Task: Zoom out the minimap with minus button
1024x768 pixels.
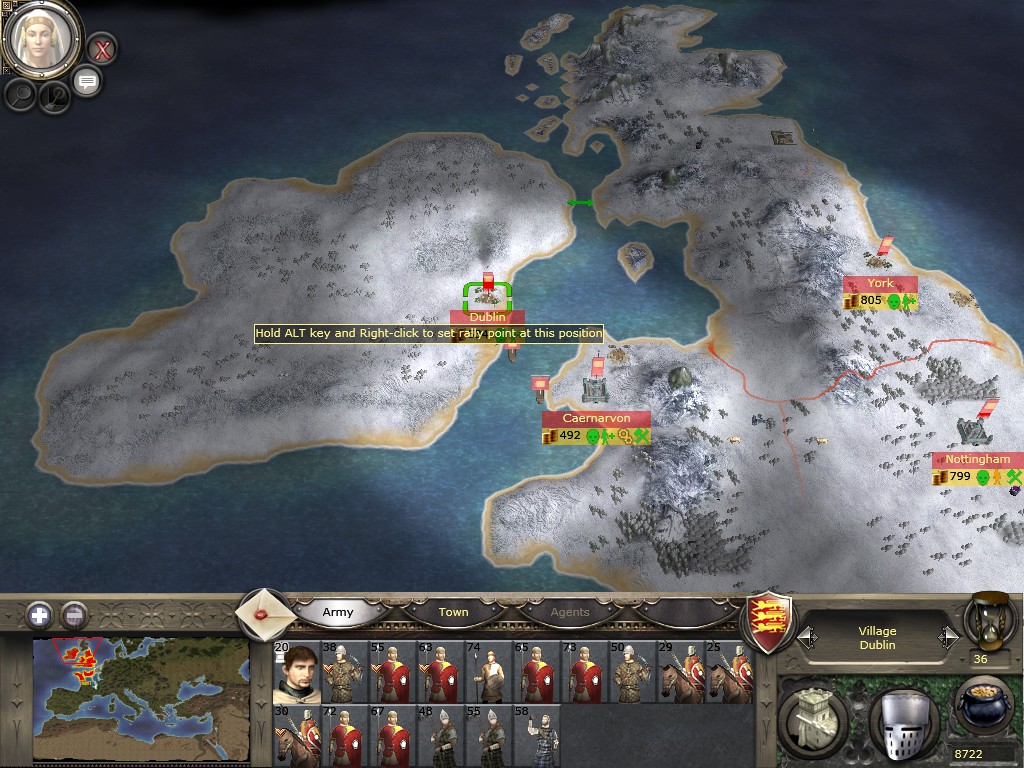Action: tap(74, 614)
